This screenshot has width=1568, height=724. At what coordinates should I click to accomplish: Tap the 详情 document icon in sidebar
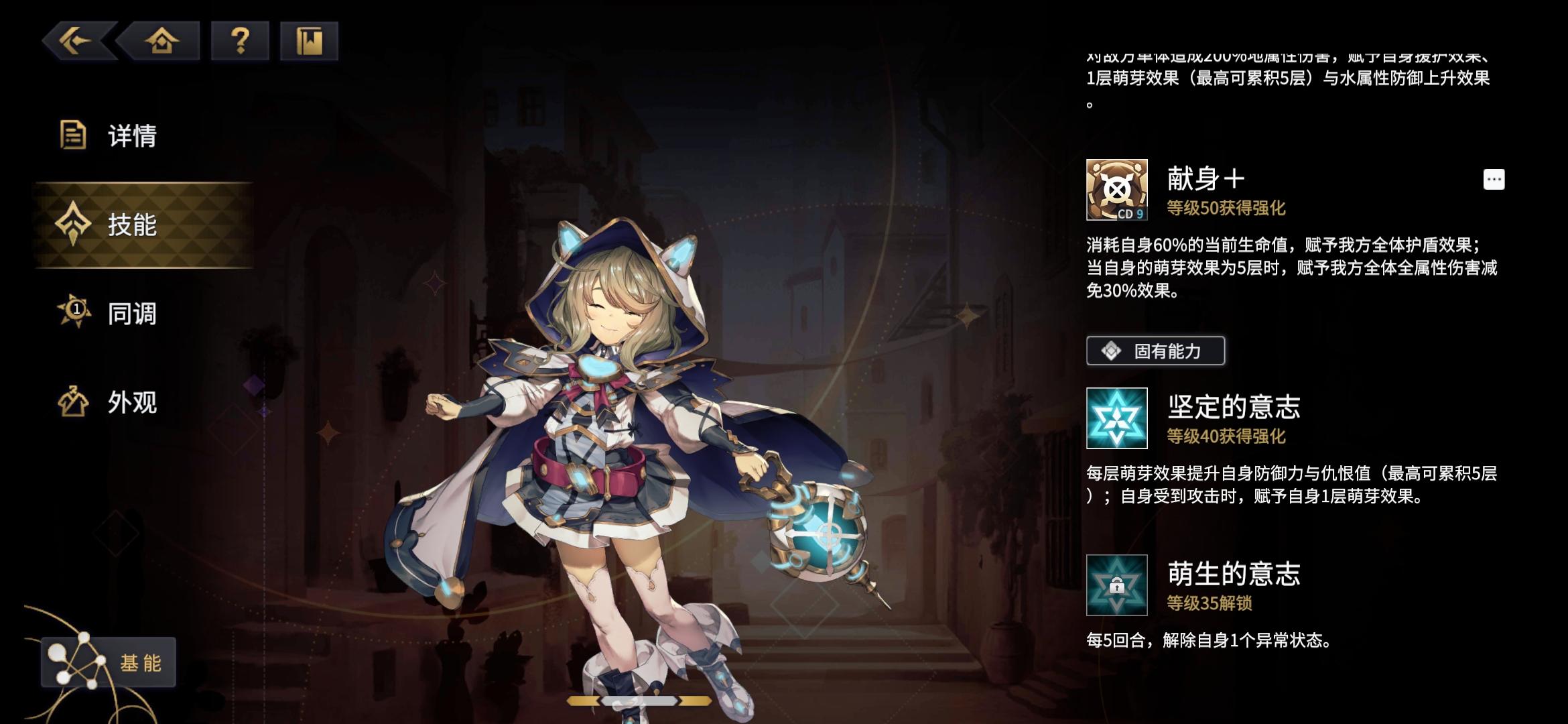tap(72, 136)
